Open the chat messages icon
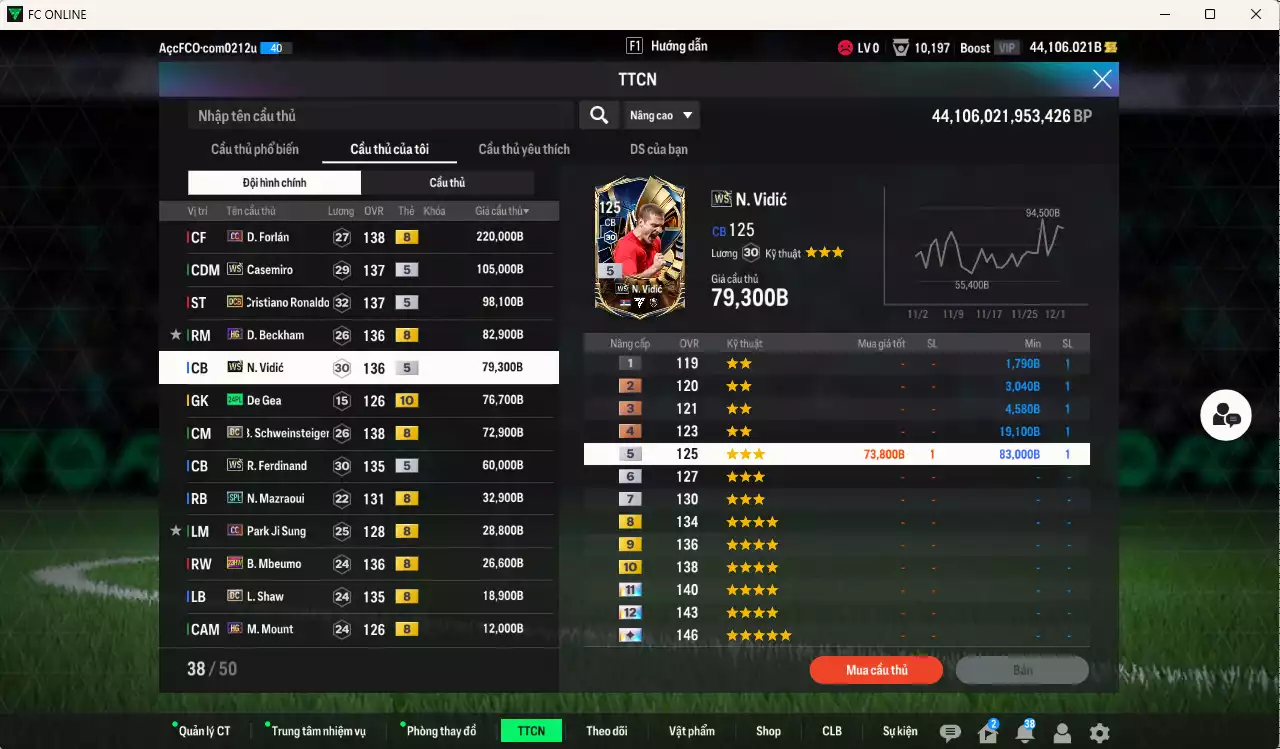Viewport: 1280px width, 749px height. pos(950,731)
